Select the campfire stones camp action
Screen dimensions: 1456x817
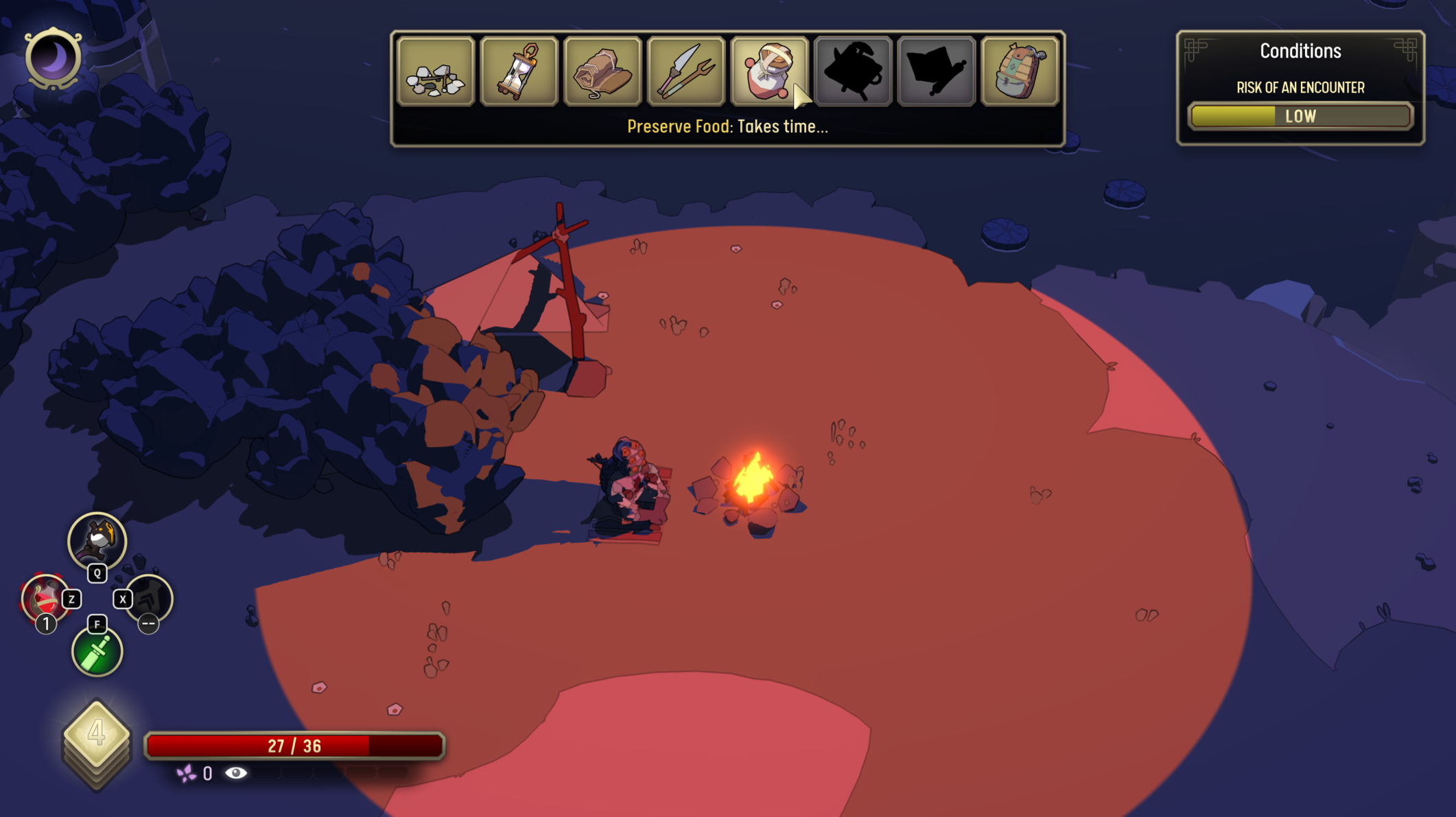[436, 71]
